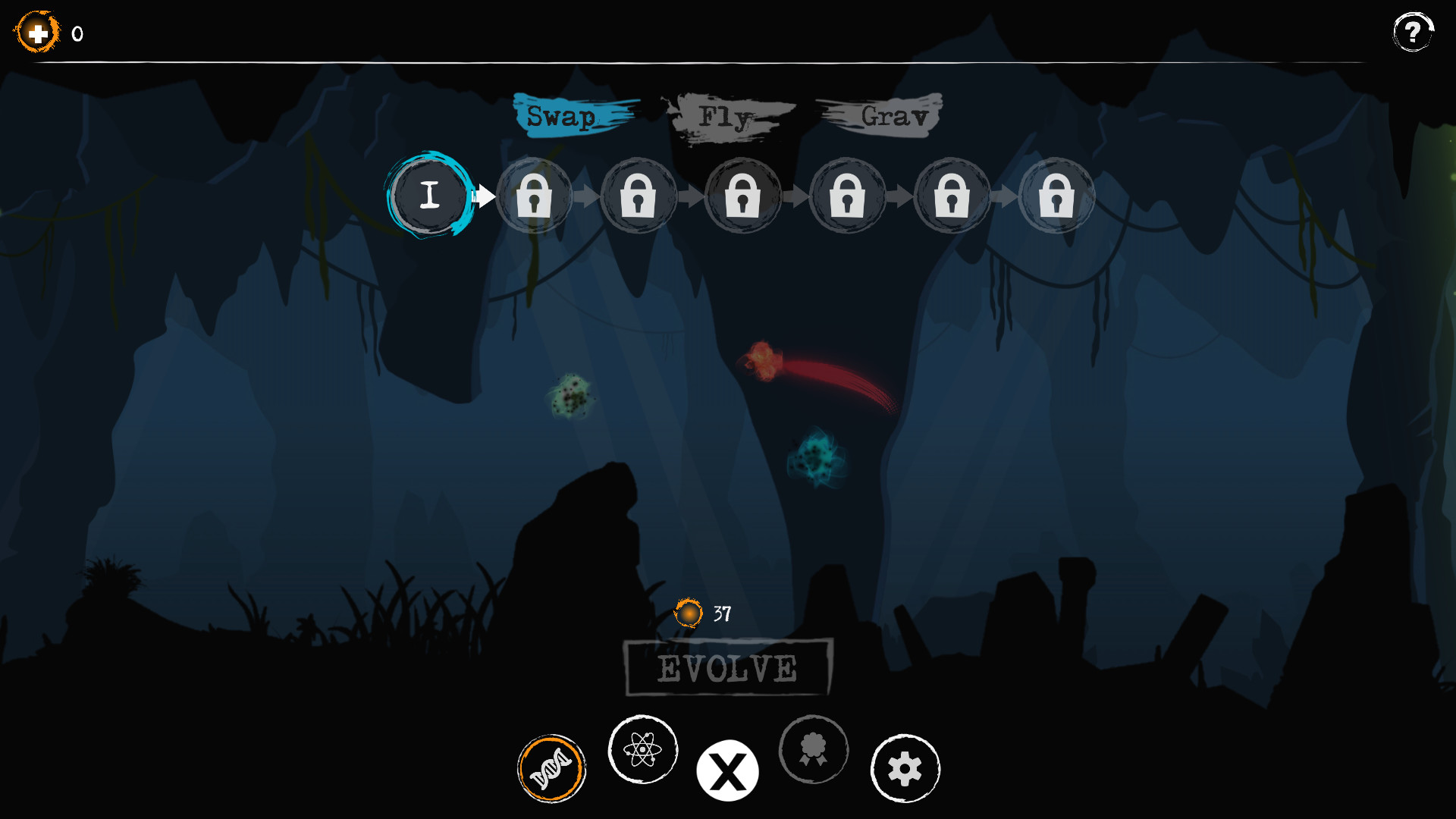Image resolution: width=1456 pixels, height=819 pixels.
Task: Open help via question mark icon
Action: [1412, 32]
